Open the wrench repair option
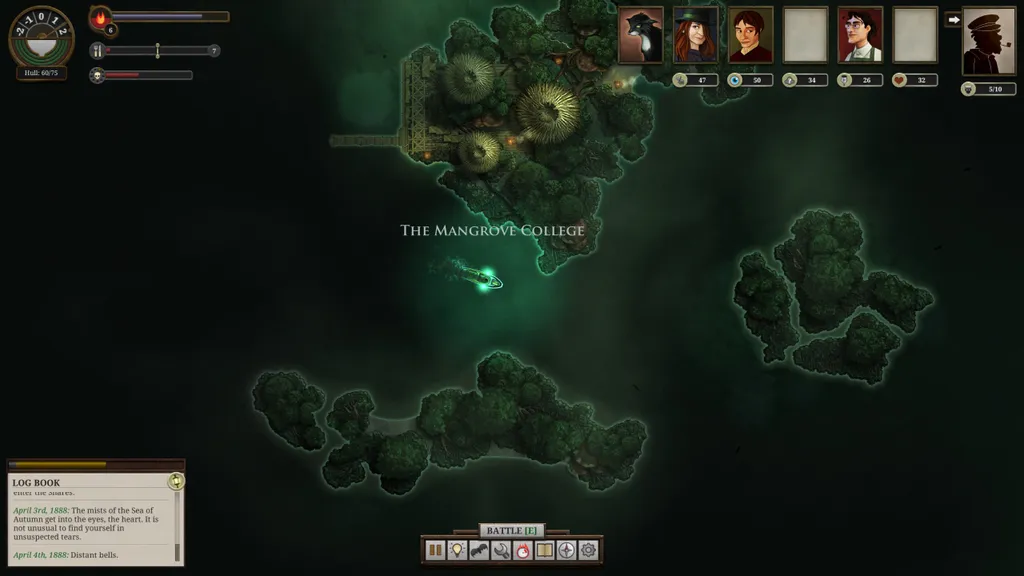This screenshot has height=576, width=1024. pos(501,550)
